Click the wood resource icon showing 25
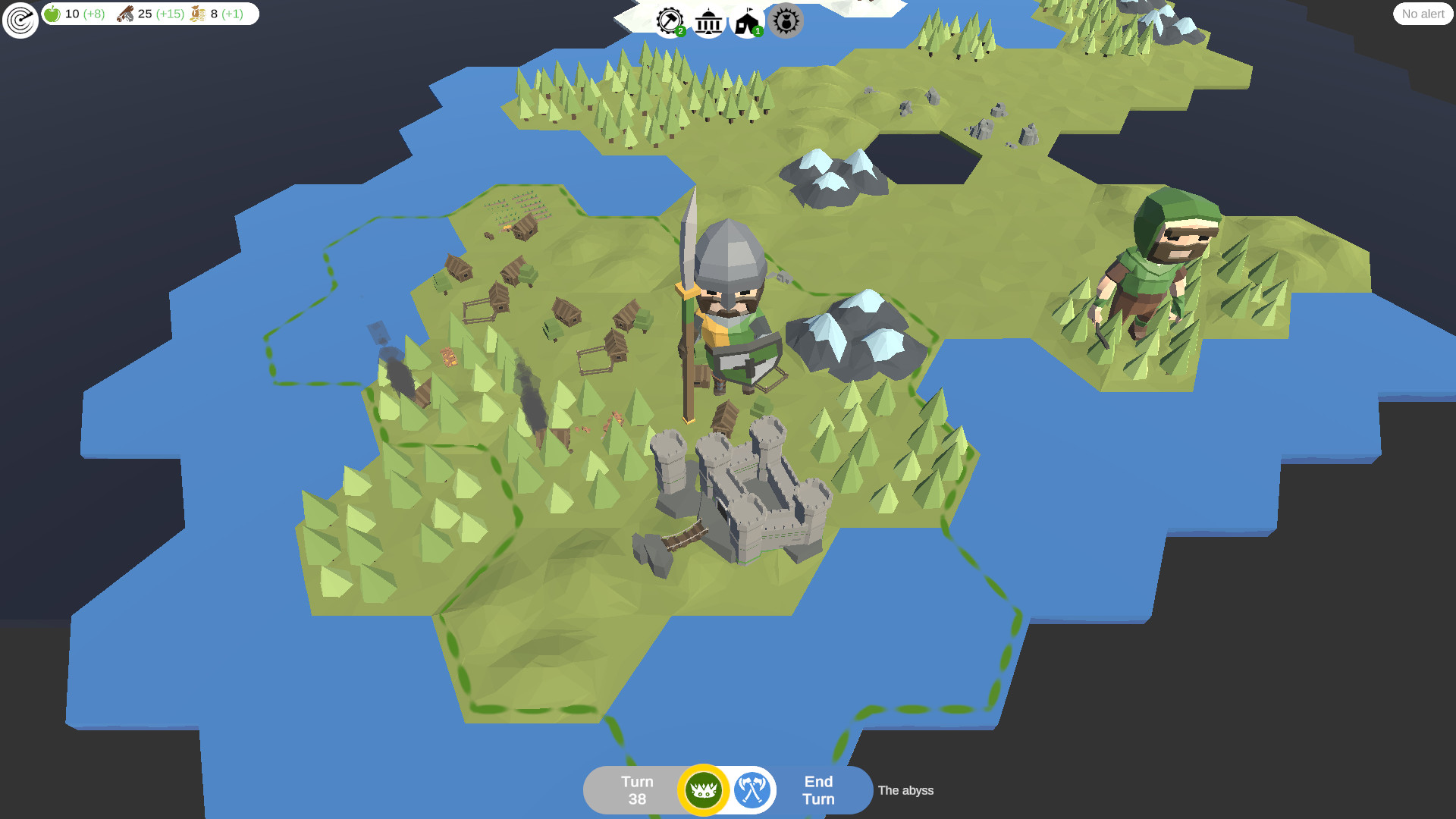Image resolution: width=1456 pixels, height=819 pixels. tap(126, 13)
